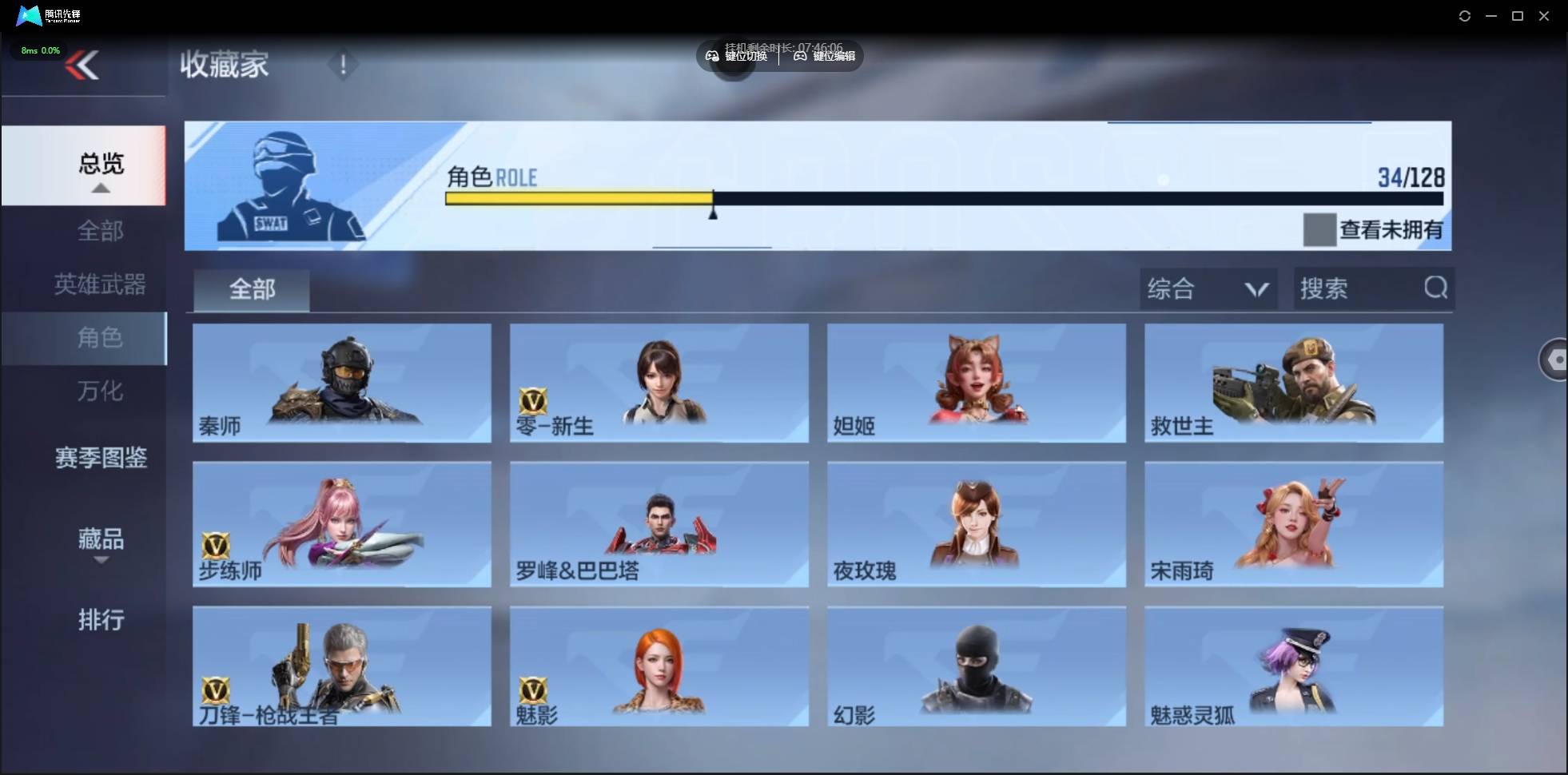Click the 键位切换 gamepad icon
1568x775 pixels.
(x=714, y=56)
